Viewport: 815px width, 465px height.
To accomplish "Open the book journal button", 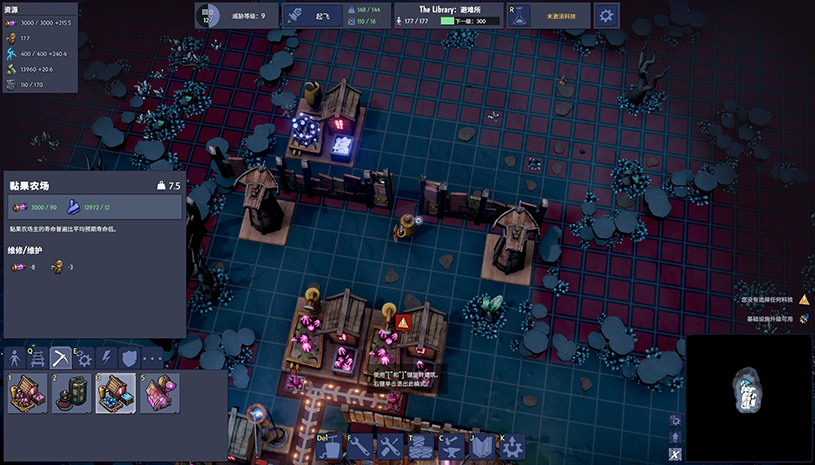I will [481, 447].
